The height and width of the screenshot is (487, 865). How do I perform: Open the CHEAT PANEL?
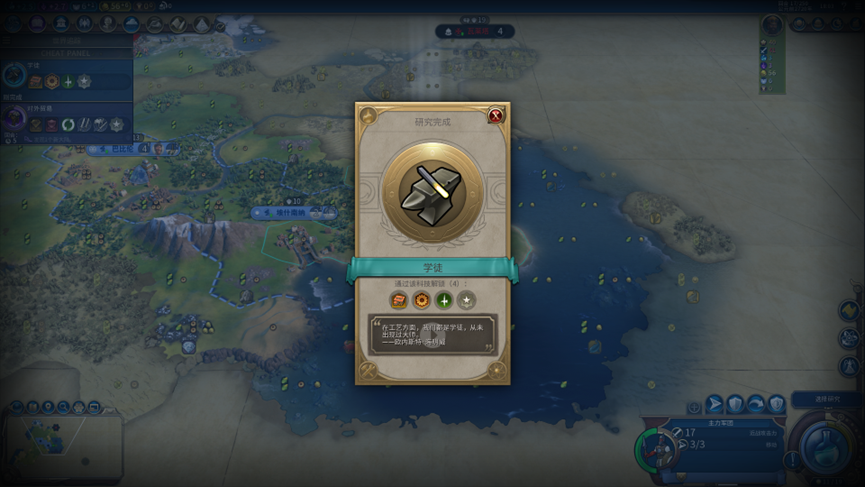coord(66,51)
